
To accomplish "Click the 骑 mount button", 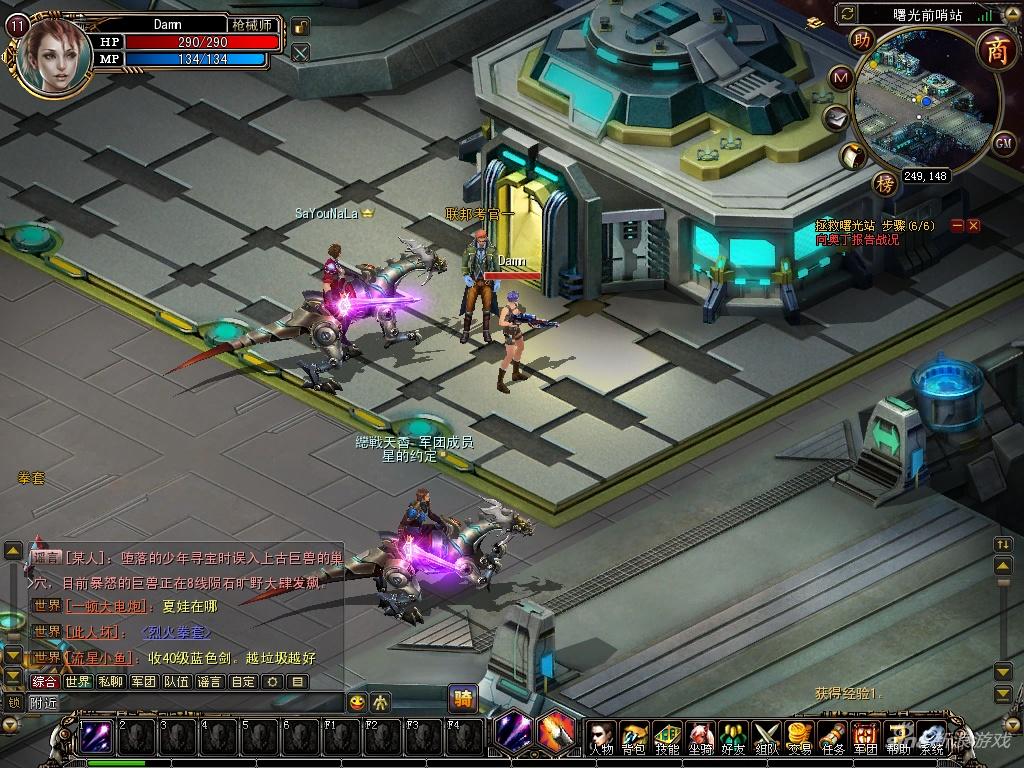I will (463, 697).
